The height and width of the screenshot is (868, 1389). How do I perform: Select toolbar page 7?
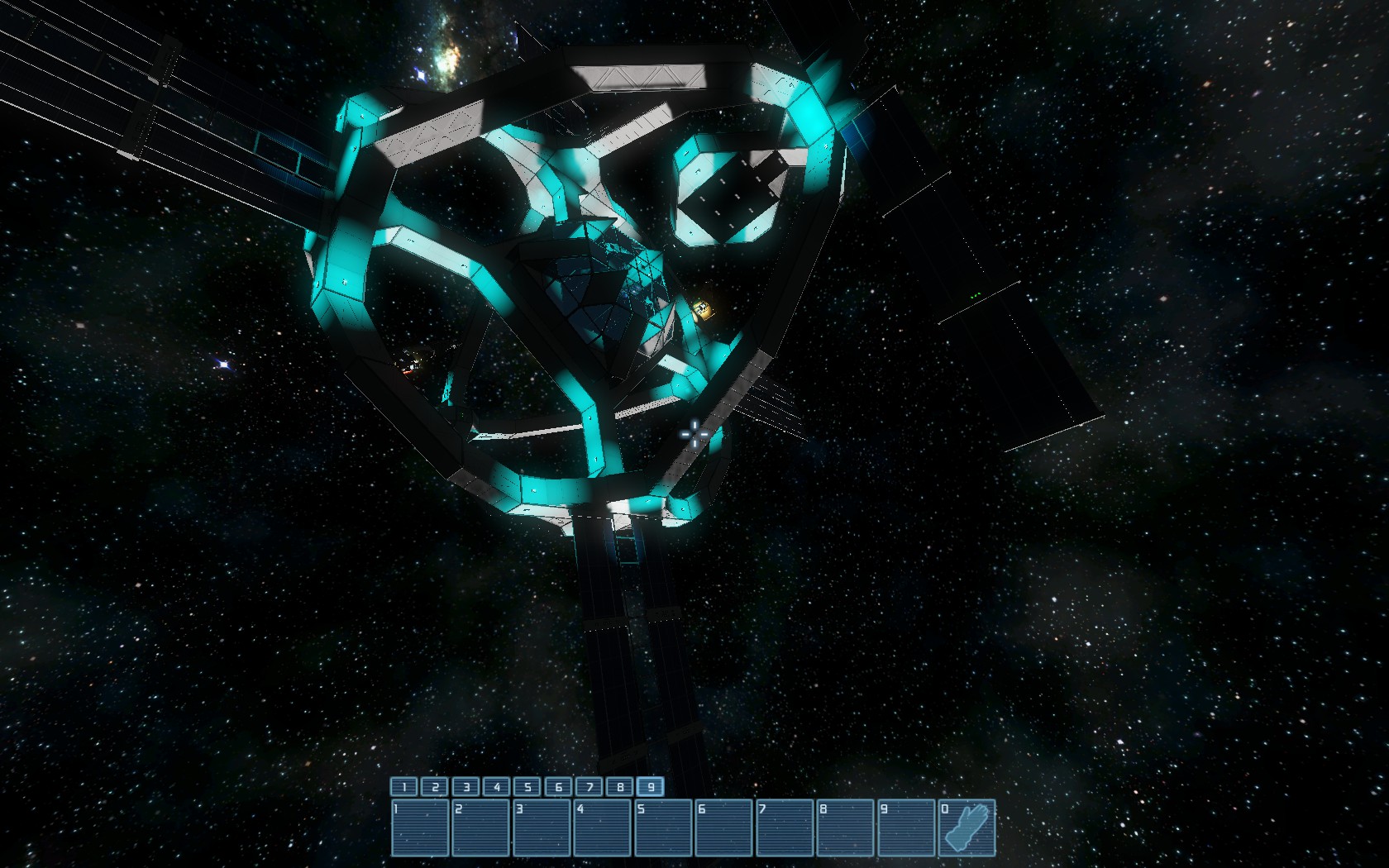589,787
